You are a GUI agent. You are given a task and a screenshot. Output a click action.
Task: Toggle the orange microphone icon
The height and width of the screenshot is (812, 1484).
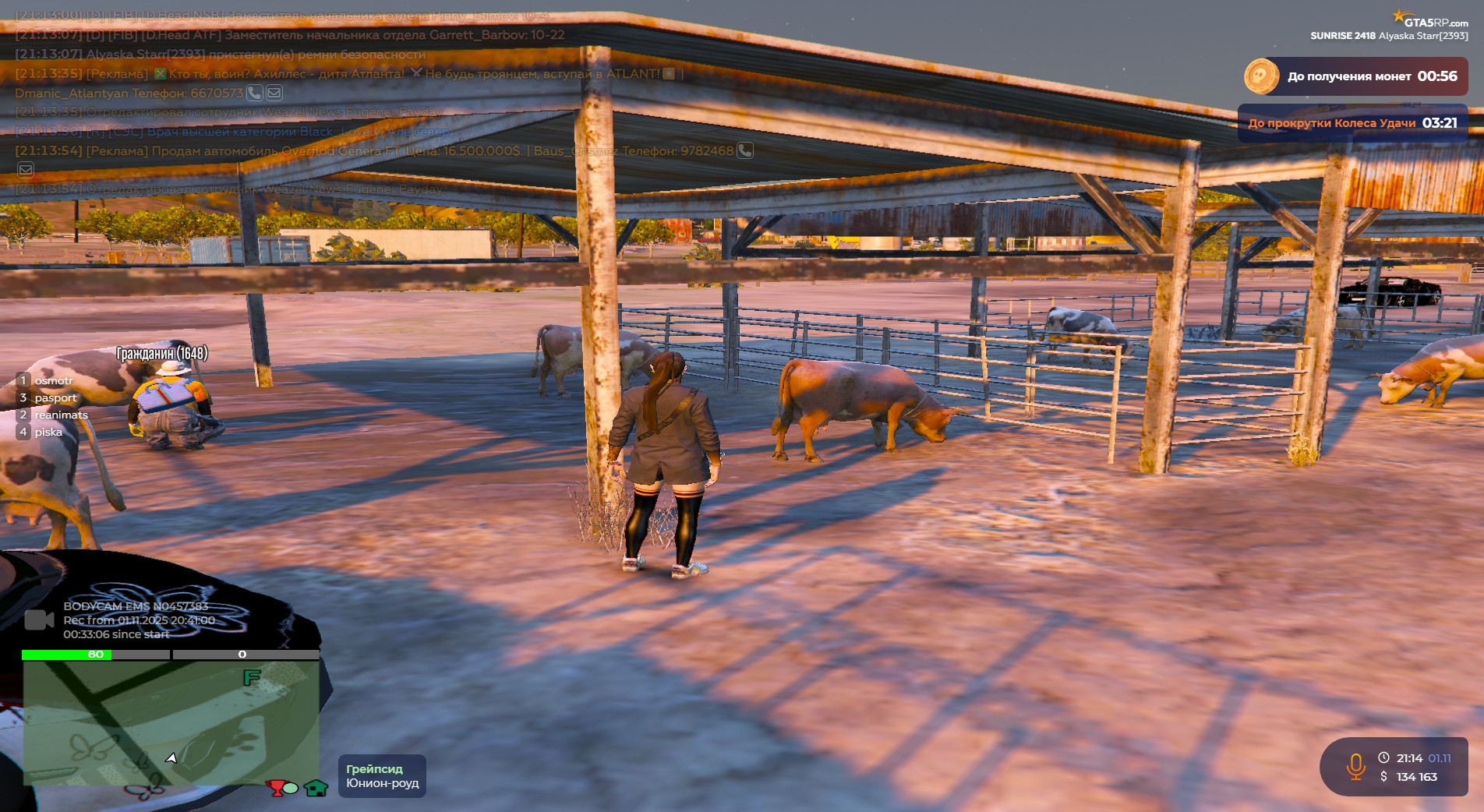point(1355,767)
